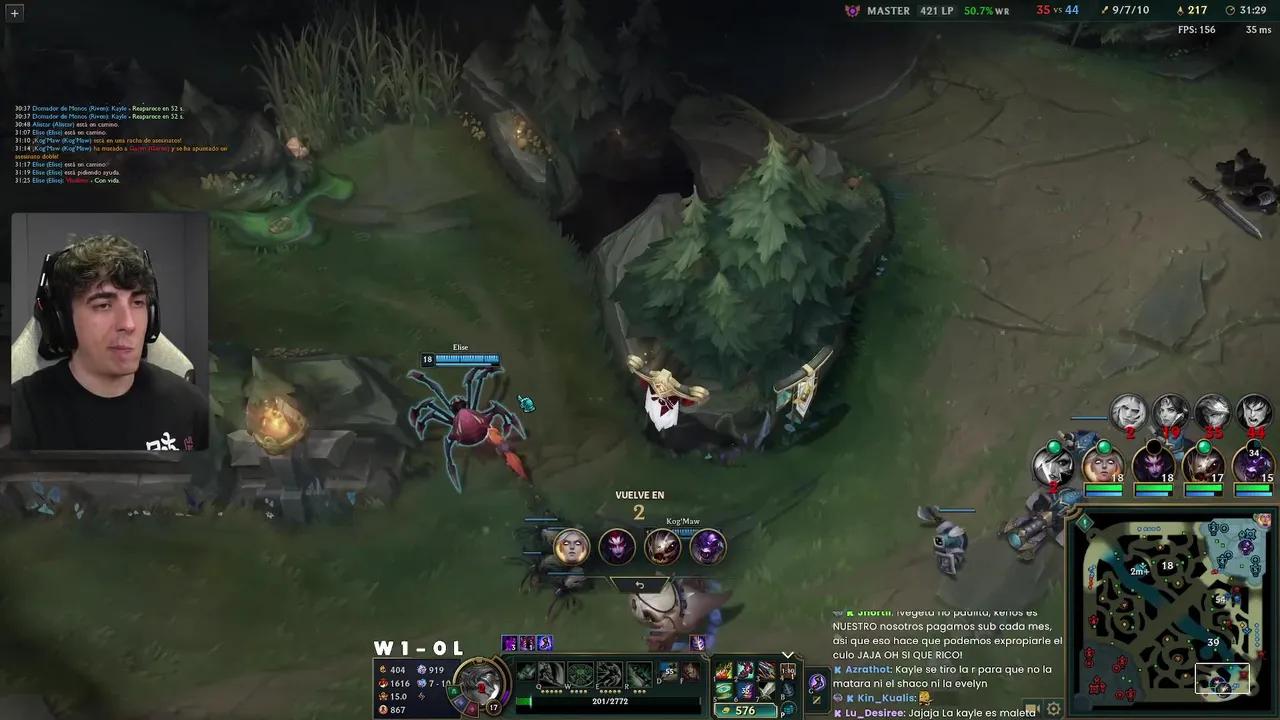Open the shop via the 576 gold button

745,710
